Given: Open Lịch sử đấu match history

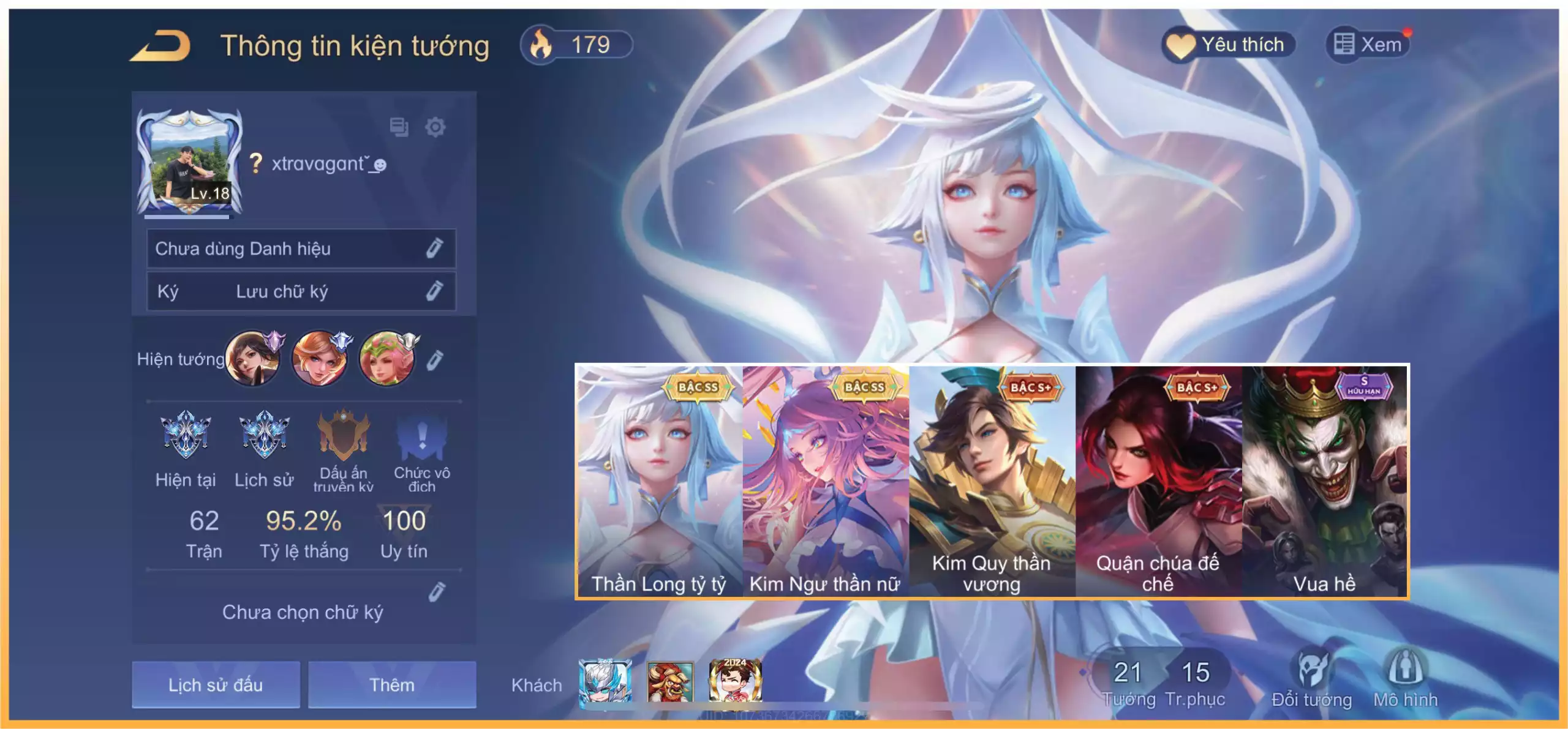Looking at the screenshot, I should coord(216,684).
